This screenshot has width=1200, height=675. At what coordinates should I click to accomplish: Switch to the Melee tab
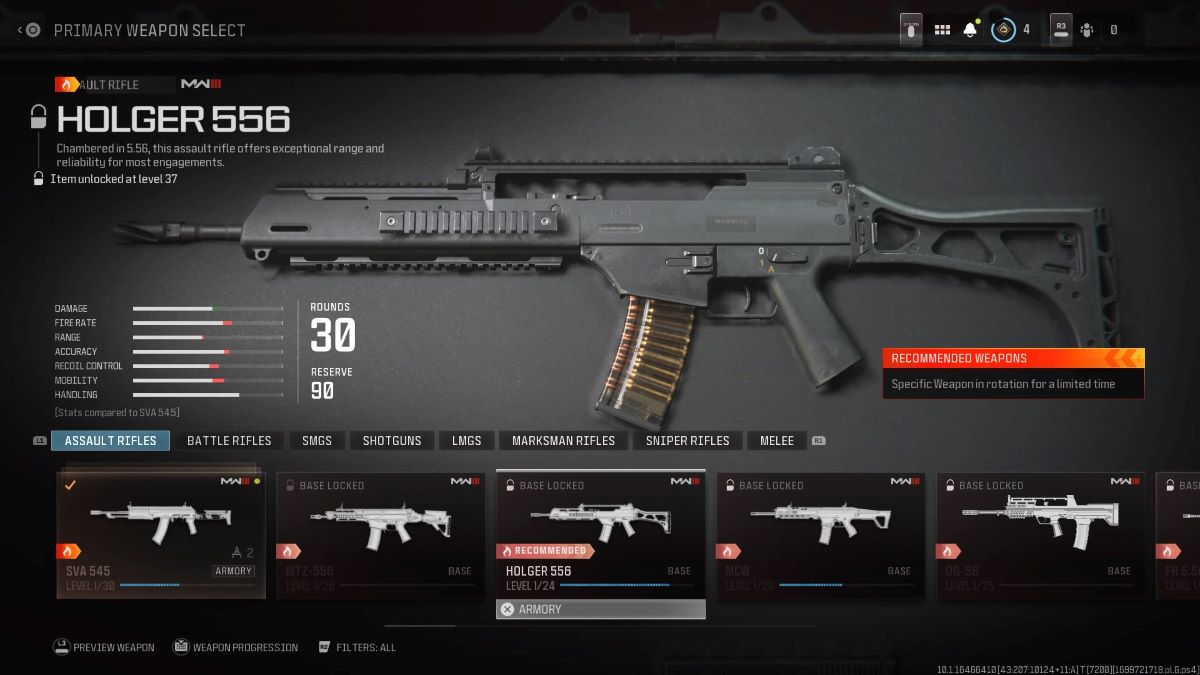pyautogui.click(x=777, y=440)
